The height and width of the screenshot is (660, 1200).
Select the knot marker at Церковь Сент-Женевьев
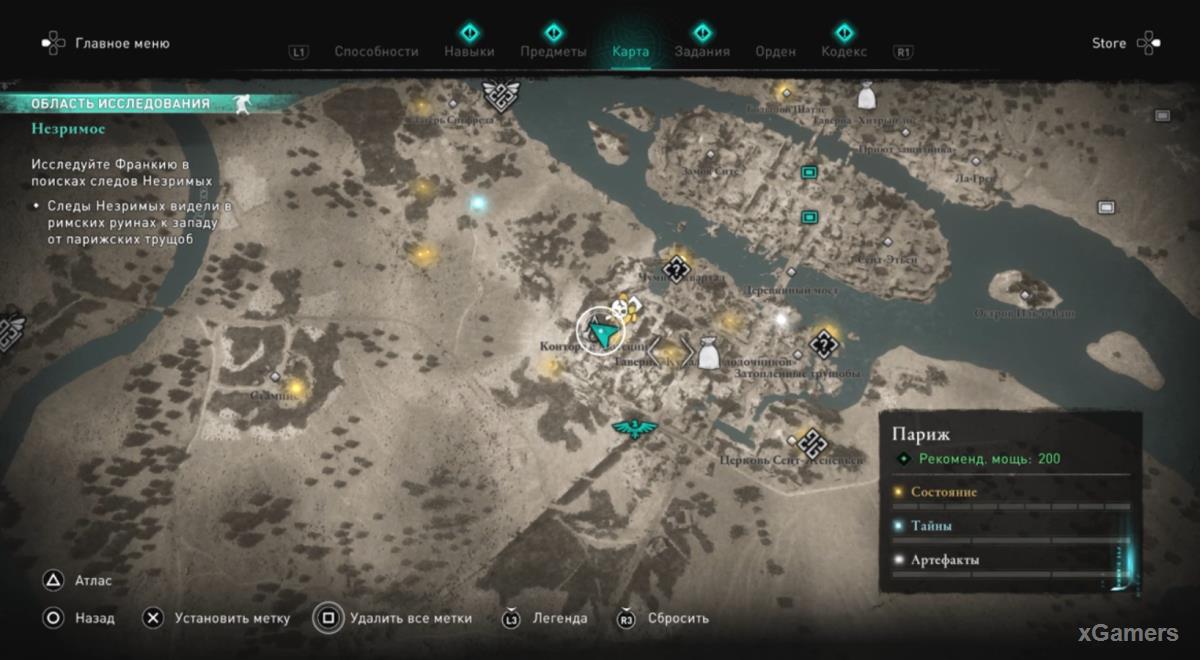(x=812, y=440)
